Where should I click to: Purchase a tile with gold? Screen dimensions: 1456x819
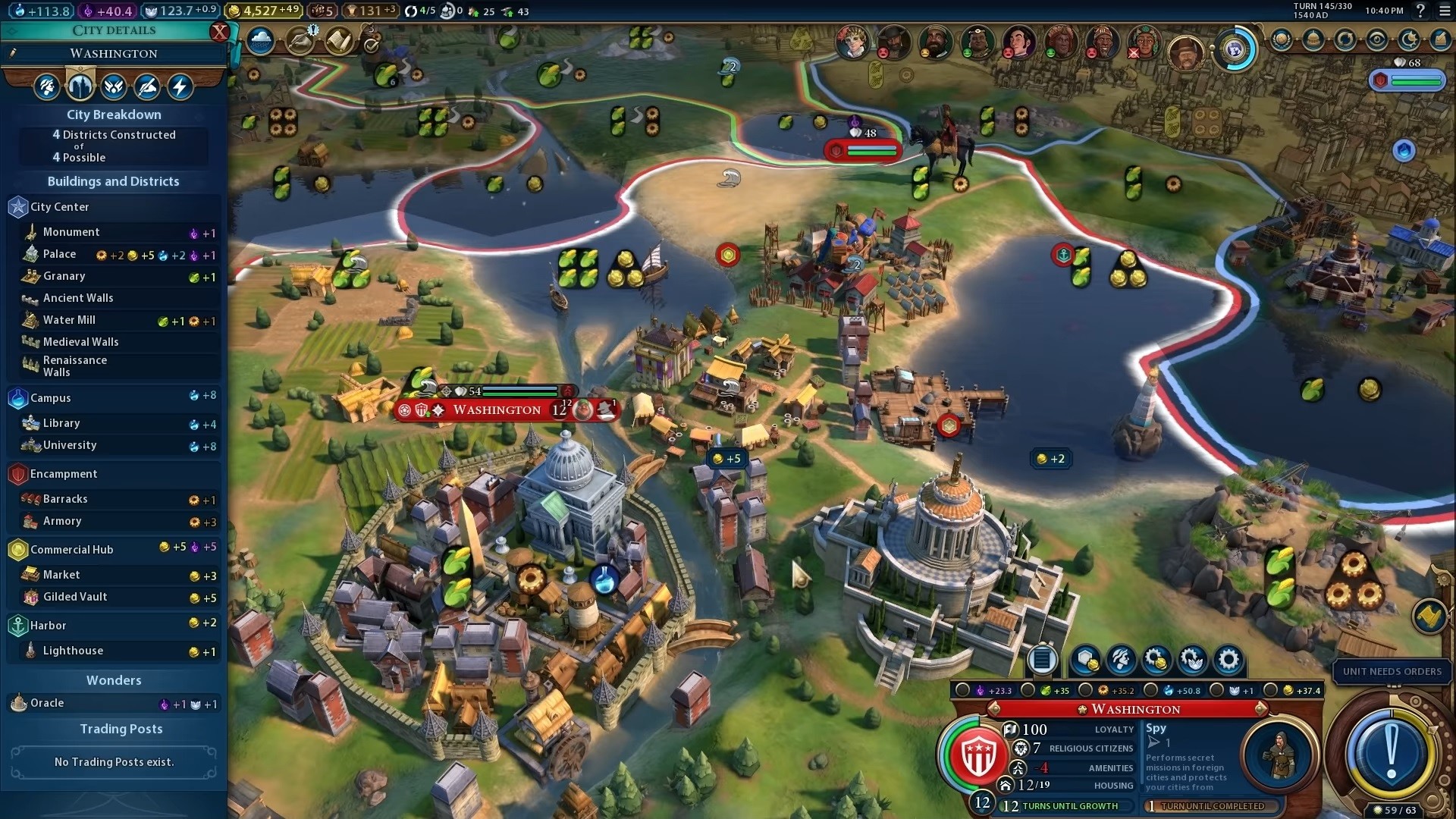pos(1085,661)
